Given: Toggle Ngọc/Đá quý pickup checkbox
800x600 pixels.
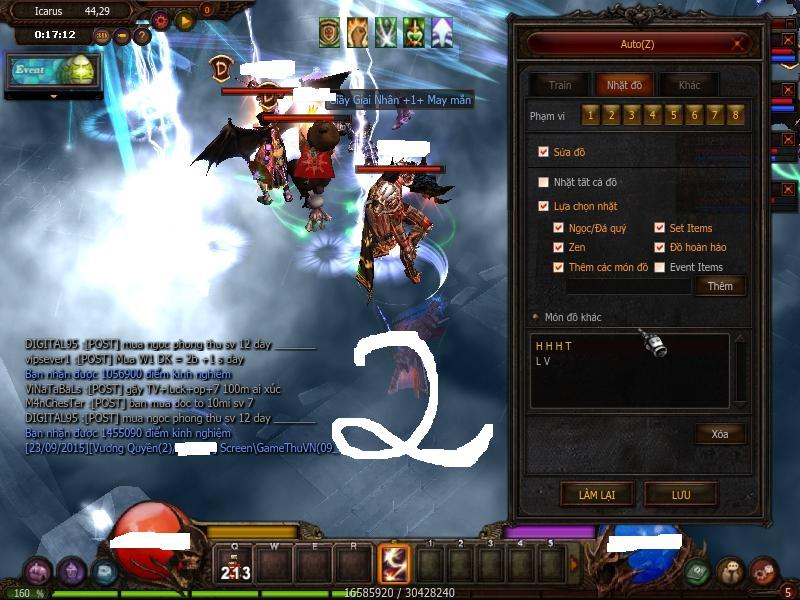Looking at the screenshot, I should click(x=559, y=228).
